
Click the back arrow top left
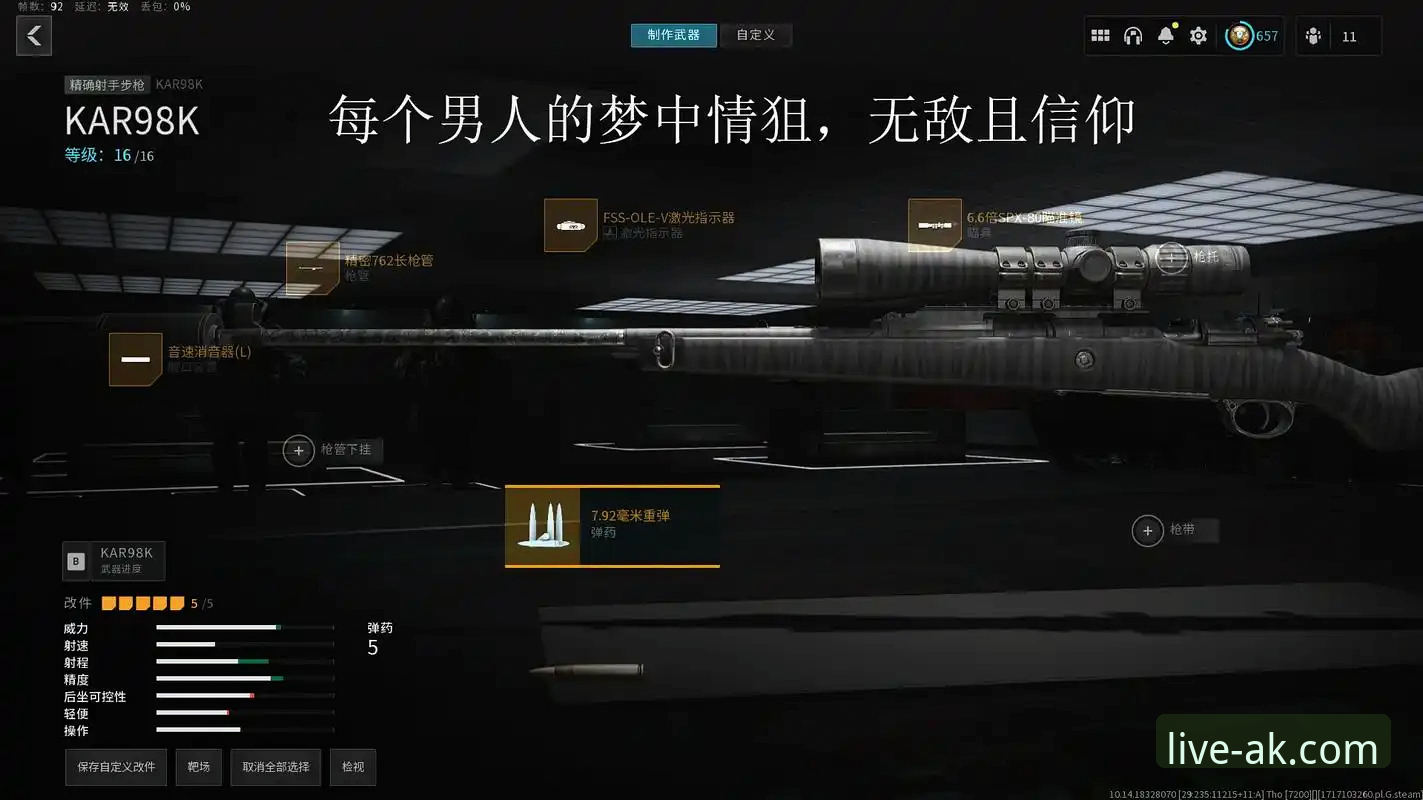pos(34,36)
